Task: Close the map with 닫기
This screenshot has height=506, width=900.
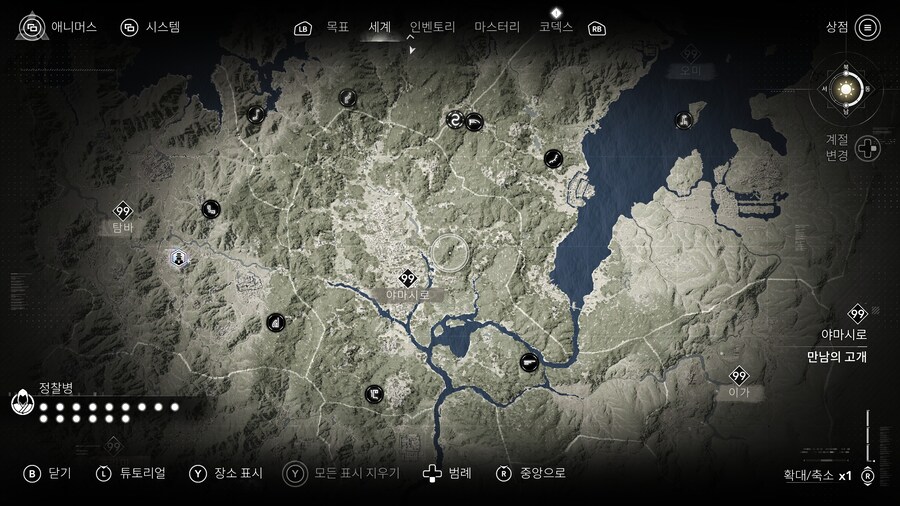Action: (x=46, y=473)
